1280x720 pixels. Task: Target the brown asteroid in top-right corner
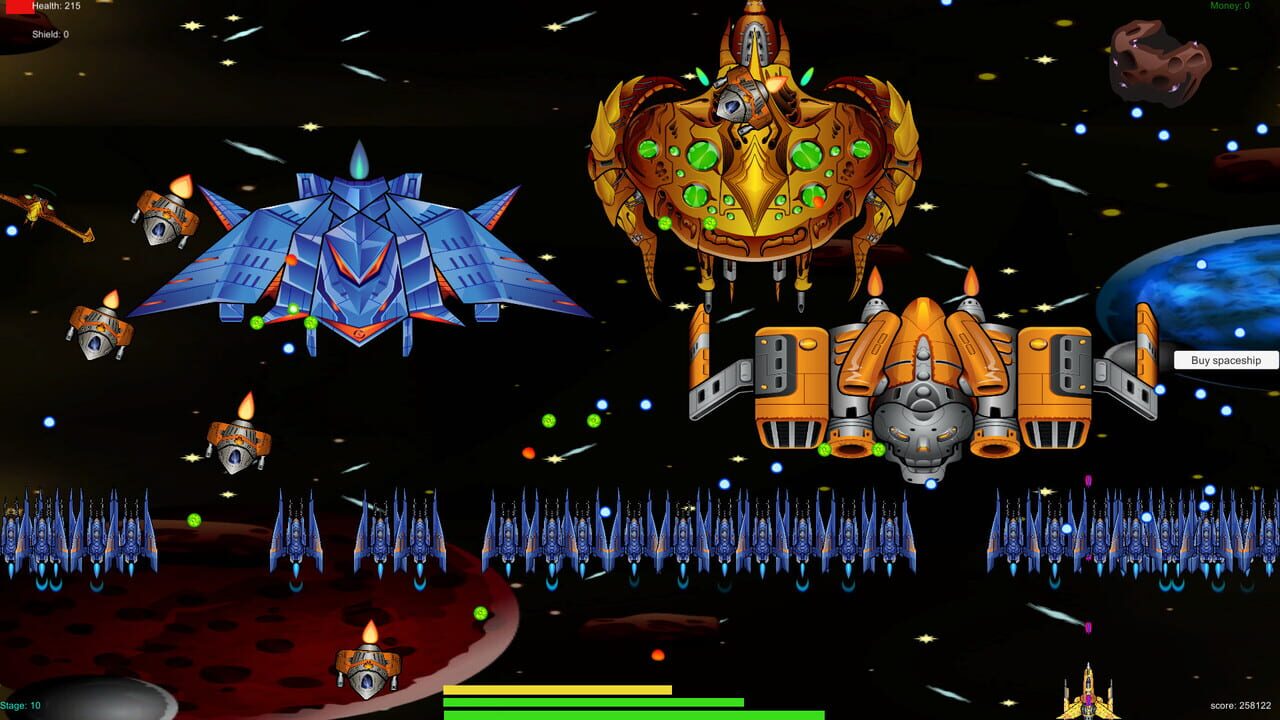[x=1160, y=60]
